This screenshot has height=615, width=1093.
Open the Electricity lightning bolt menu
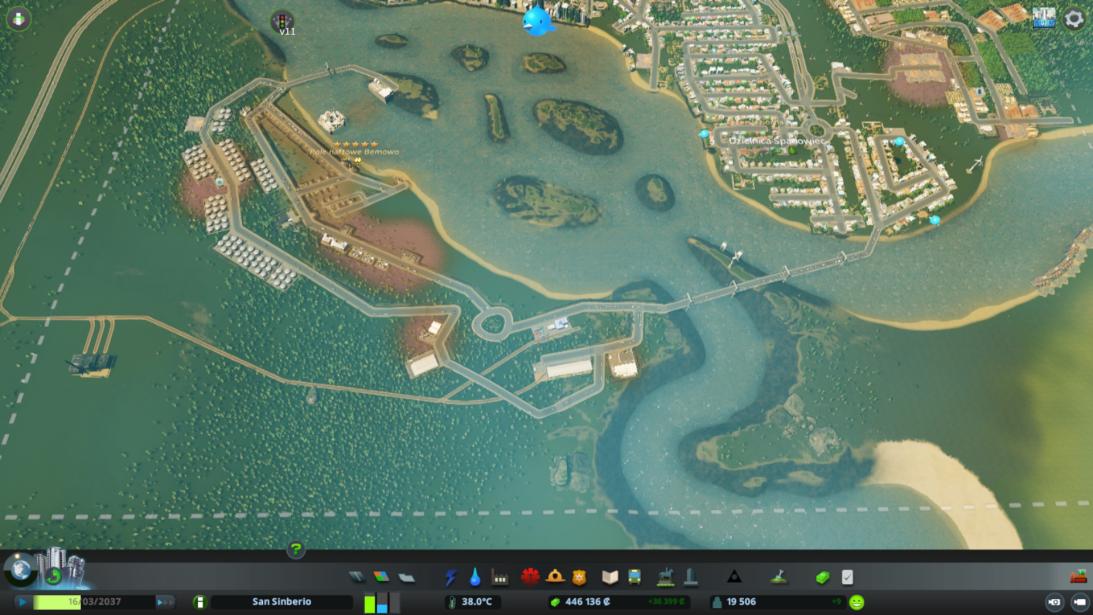pos(451,577)
